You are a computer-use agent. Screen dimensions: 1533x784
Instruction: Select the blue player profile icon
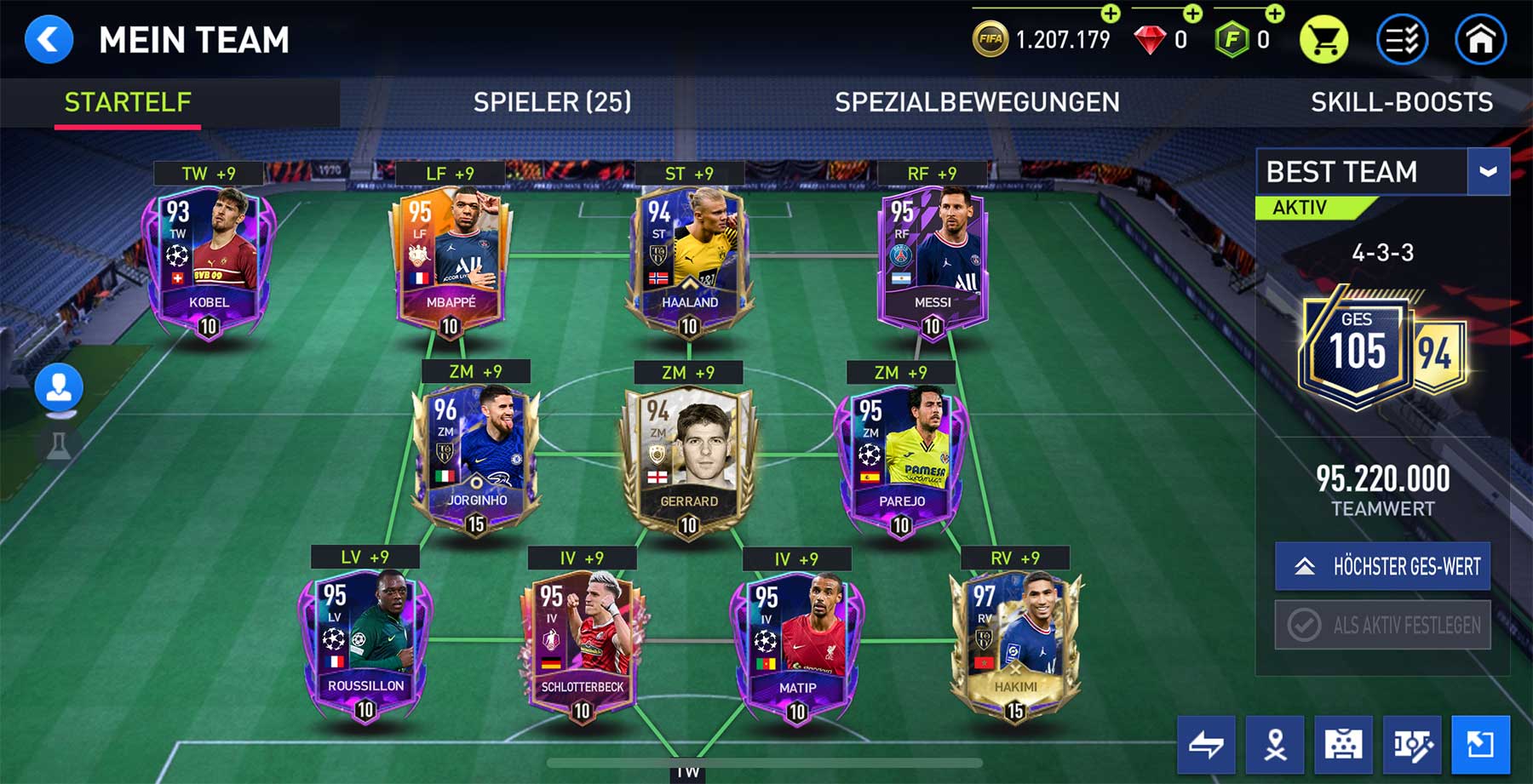click(x=59, y=388)
